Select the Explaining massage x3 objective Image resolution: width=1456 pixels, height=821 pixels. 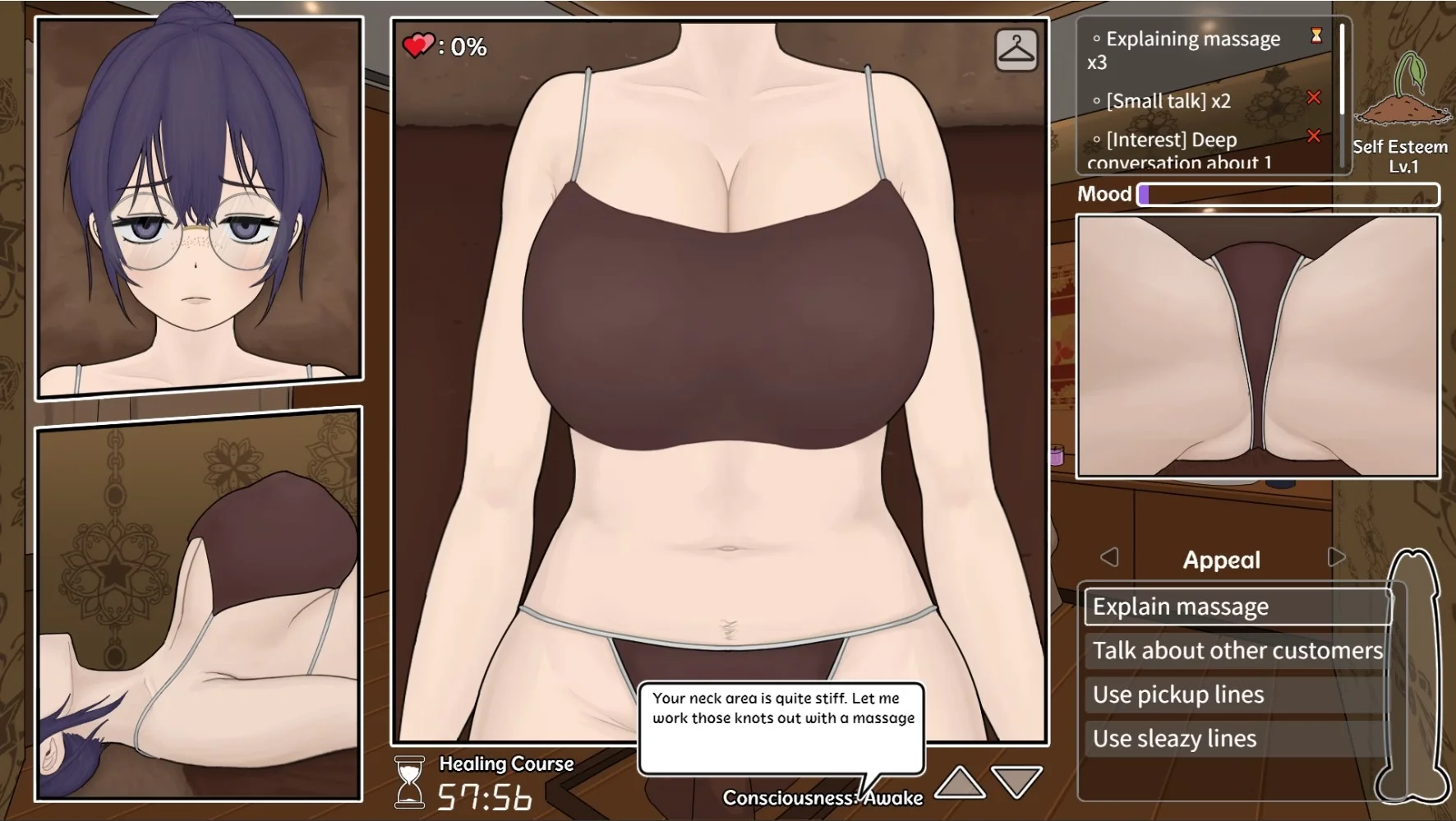click(1191, 50)
